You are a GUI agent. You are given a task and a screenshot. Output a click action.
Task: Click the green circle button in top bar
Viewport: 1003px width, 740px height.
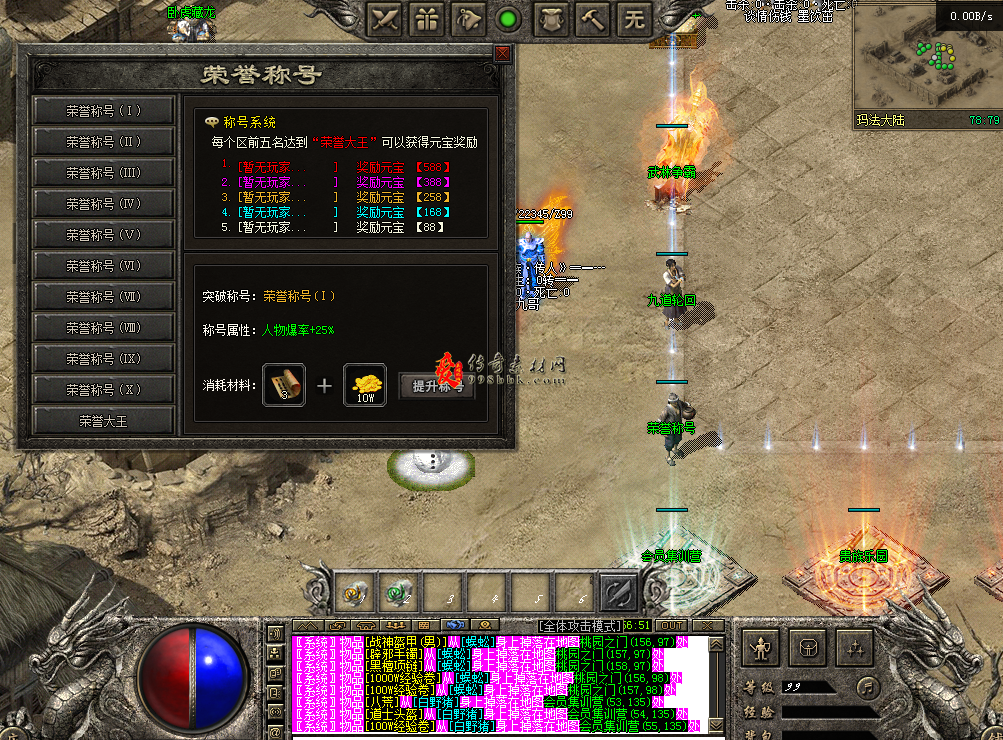coord(509,19)
